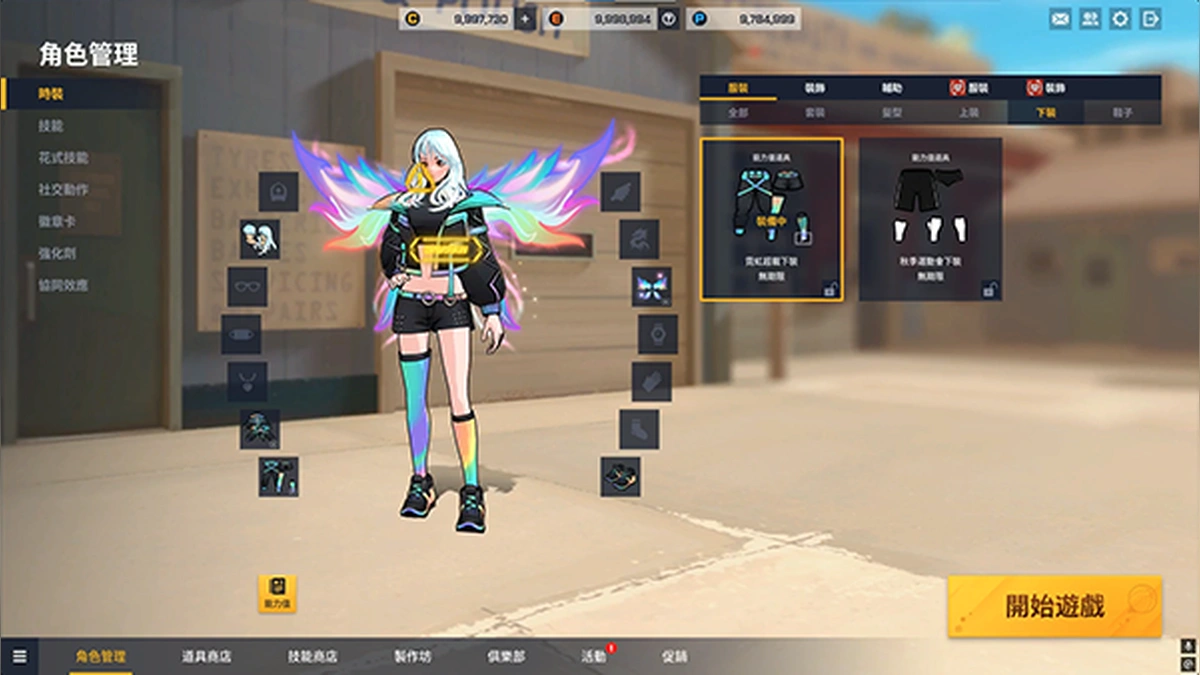Show 全部 clothing items
1200x675 pixels.
738,113
